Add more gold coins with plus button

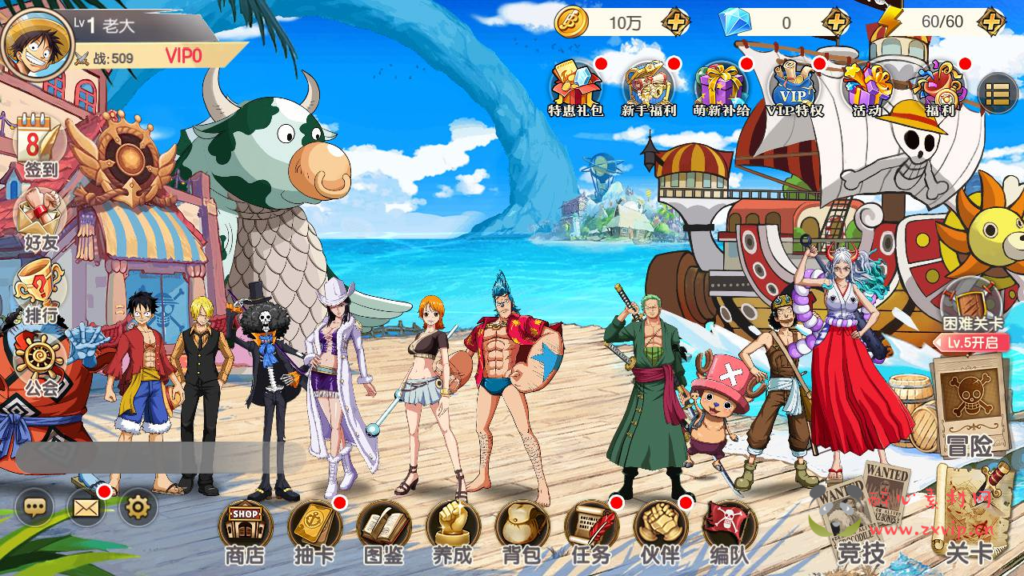coord(676,21)
